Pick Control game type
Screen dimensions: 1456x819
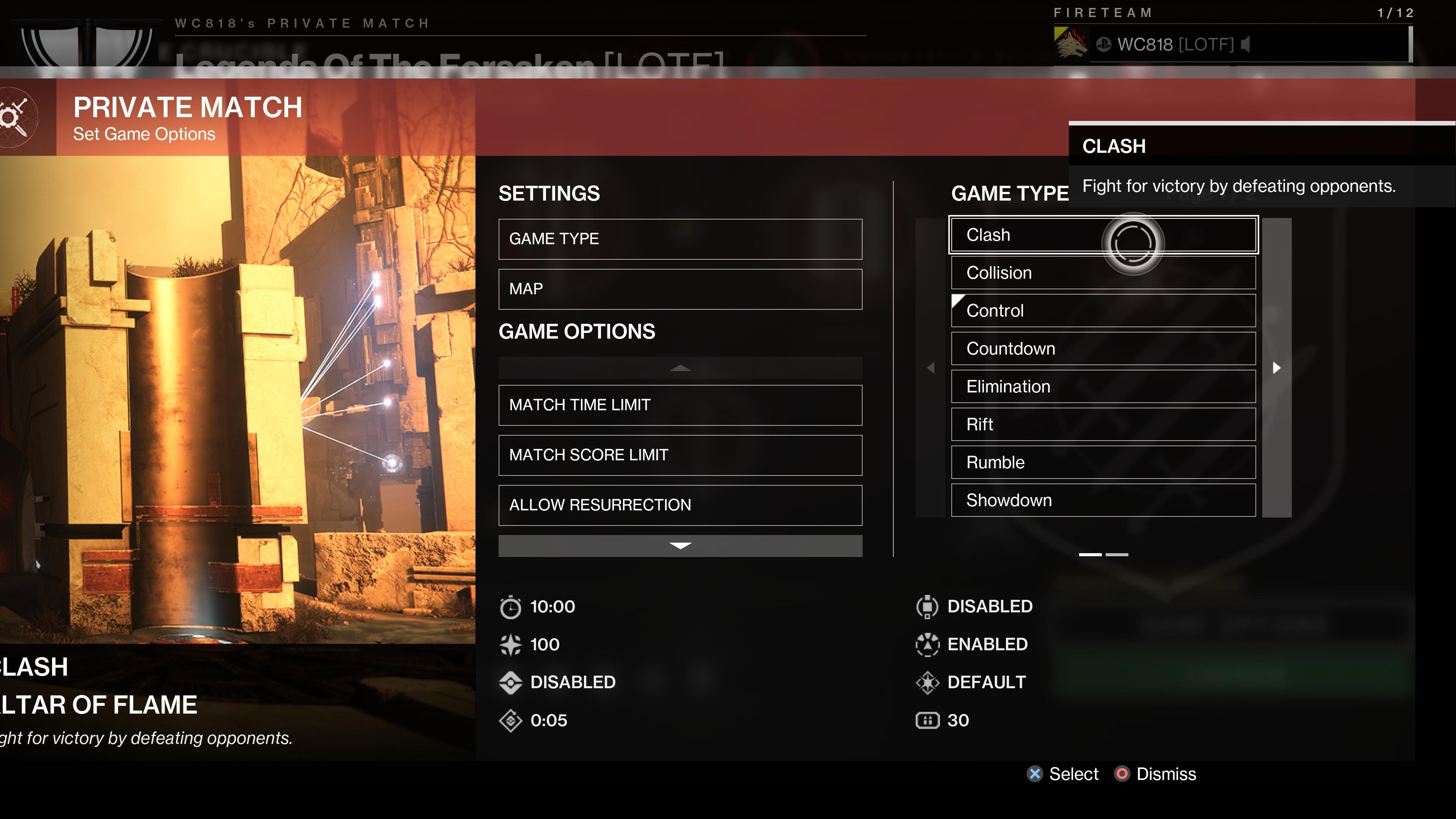1103,310
